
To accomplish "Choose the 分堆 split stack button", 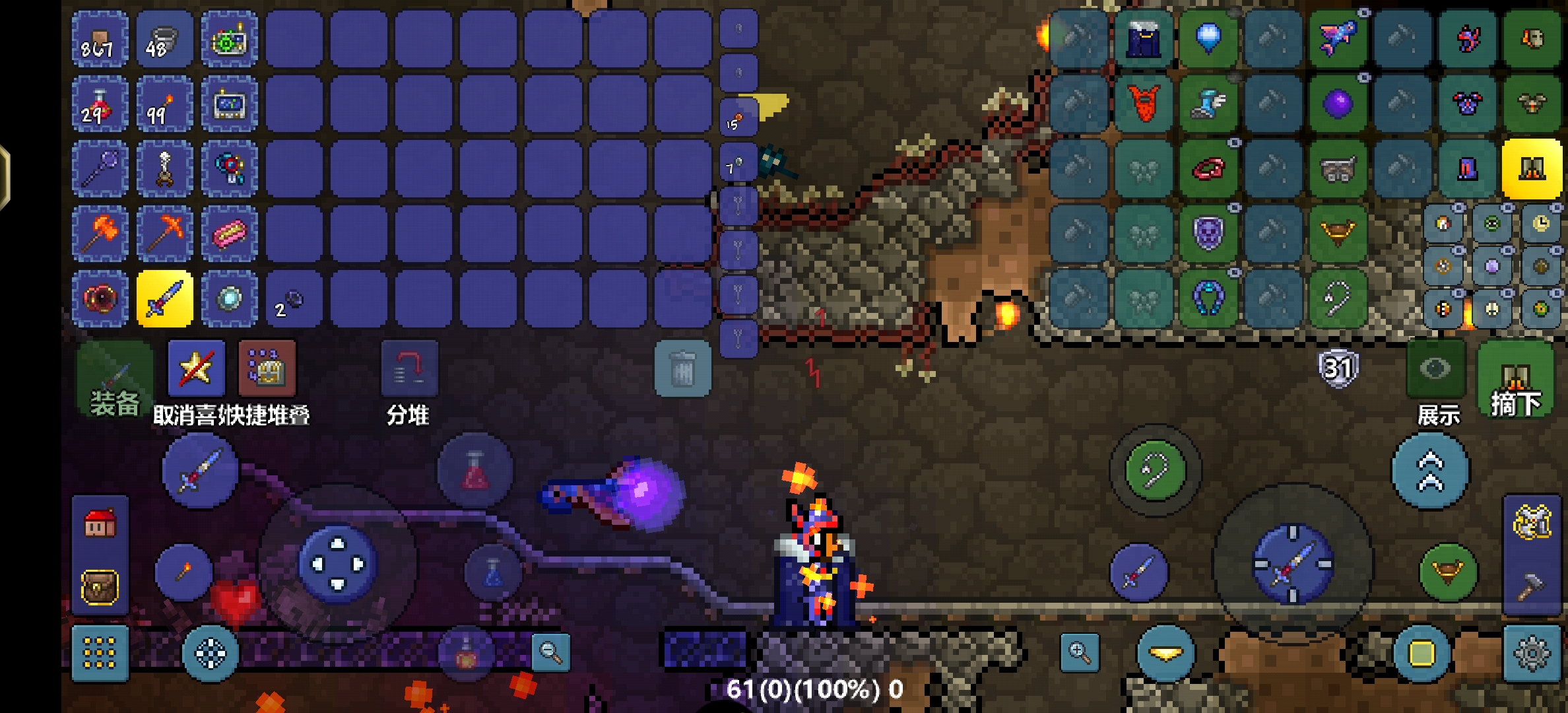I will coord(409,368).
